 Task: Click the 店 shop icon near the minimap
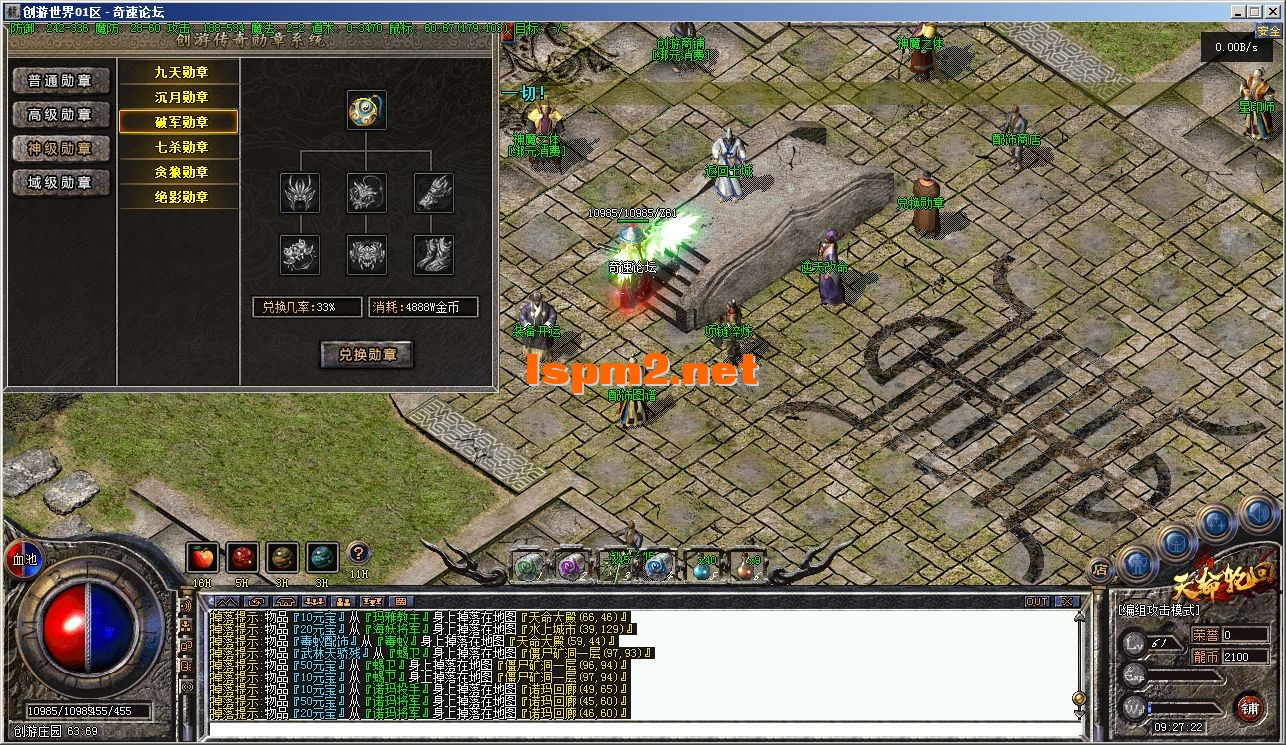coord(1100,570)
